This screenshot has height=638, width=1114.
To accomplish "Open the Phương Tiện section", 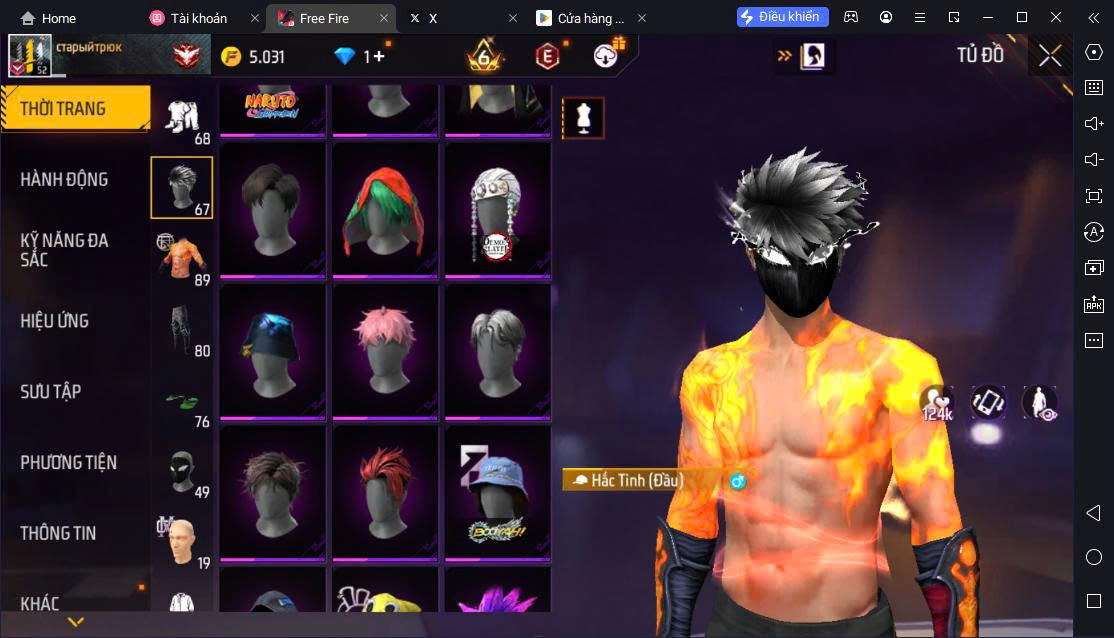I will pos(68,463).
